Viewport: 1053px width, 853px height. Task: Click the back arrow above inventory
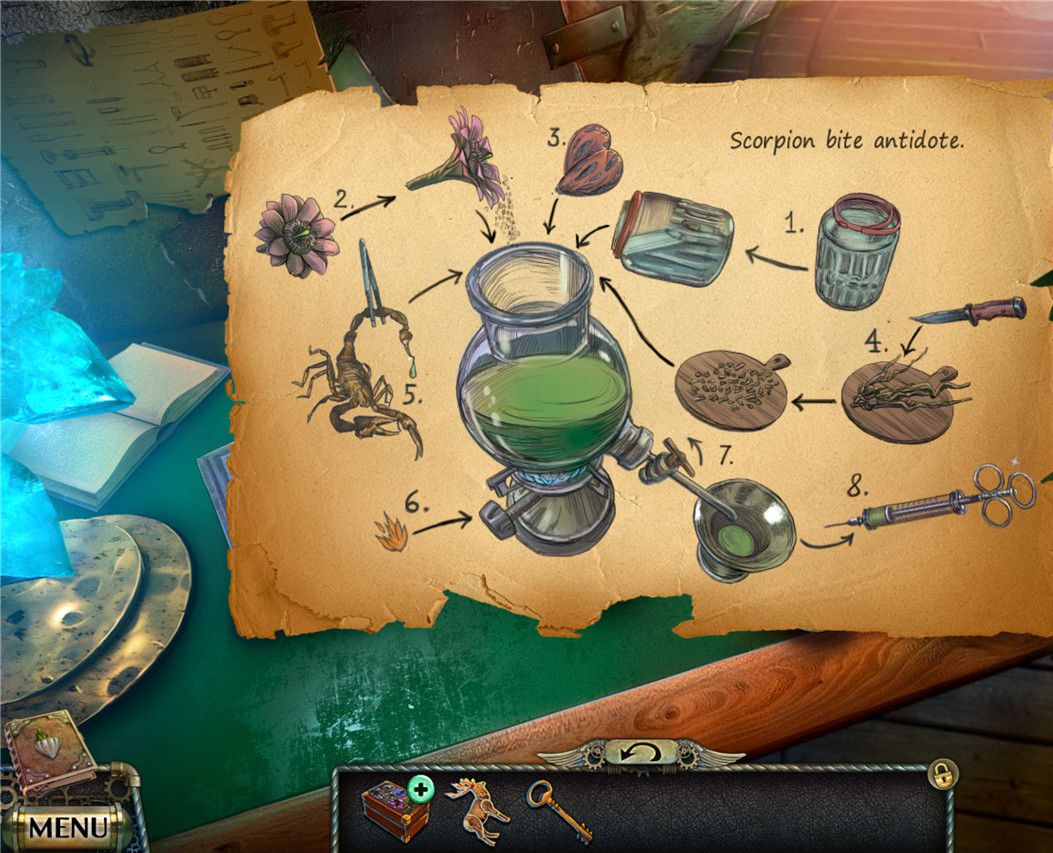[641, 752]
